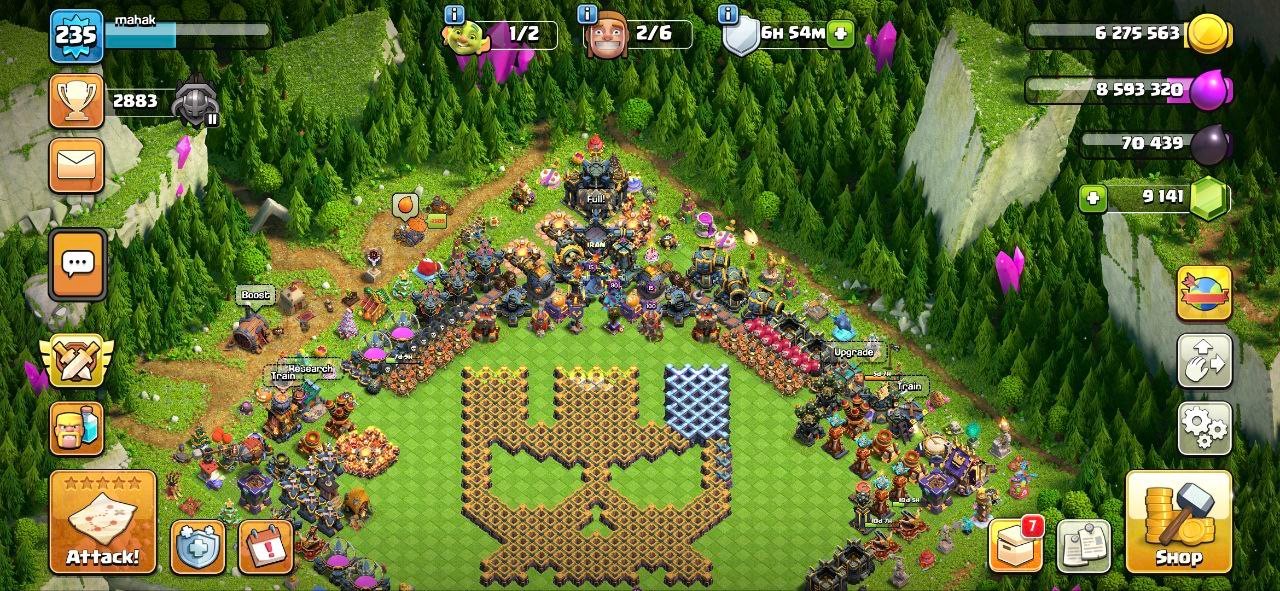The image size is (1280, 591).
Task: Show builder info for 2/6 builders
Action: point(588,15)
